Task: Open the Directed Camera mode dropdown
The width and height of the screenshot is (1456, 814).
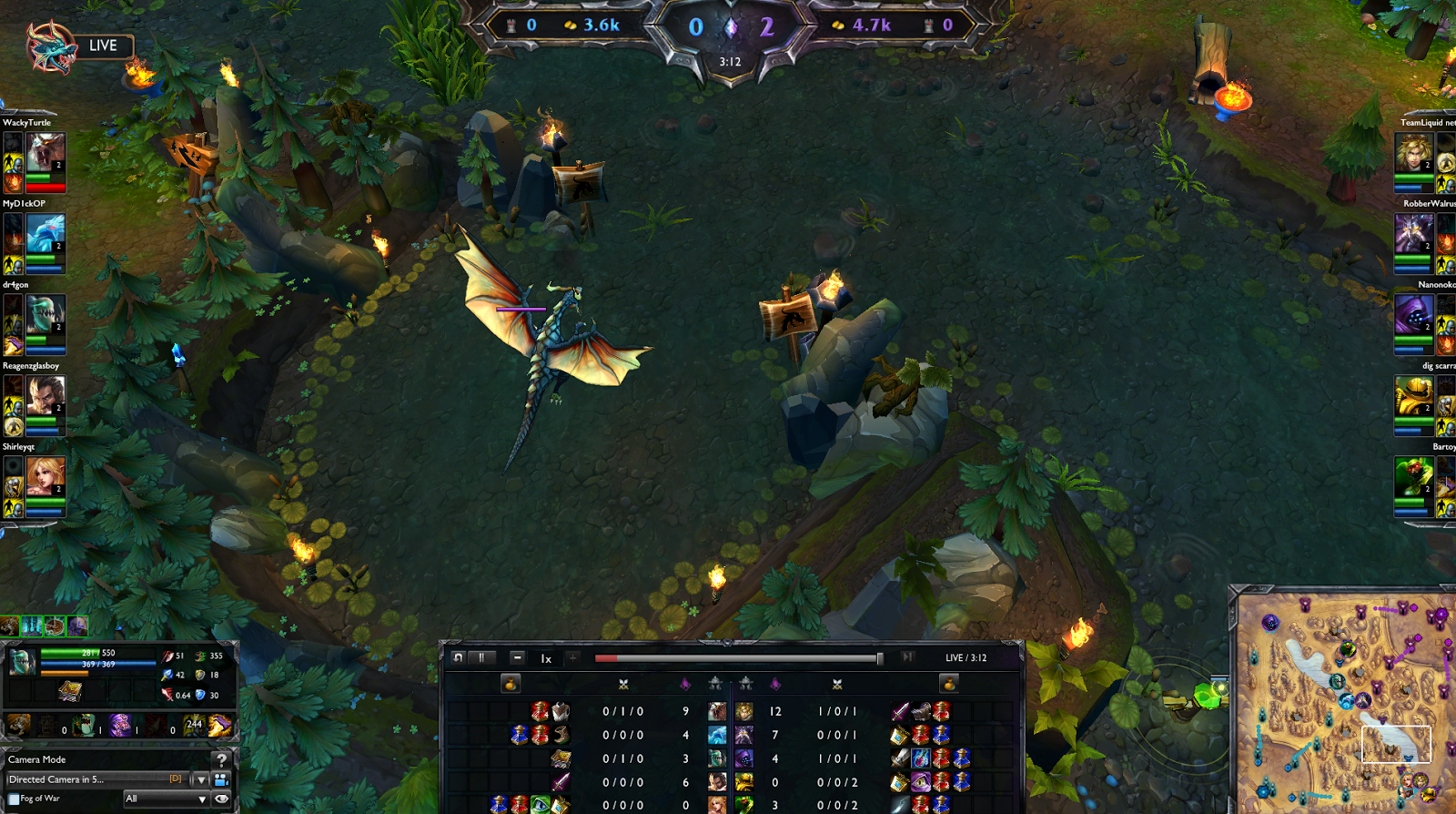Action: (x=200, y=779)
